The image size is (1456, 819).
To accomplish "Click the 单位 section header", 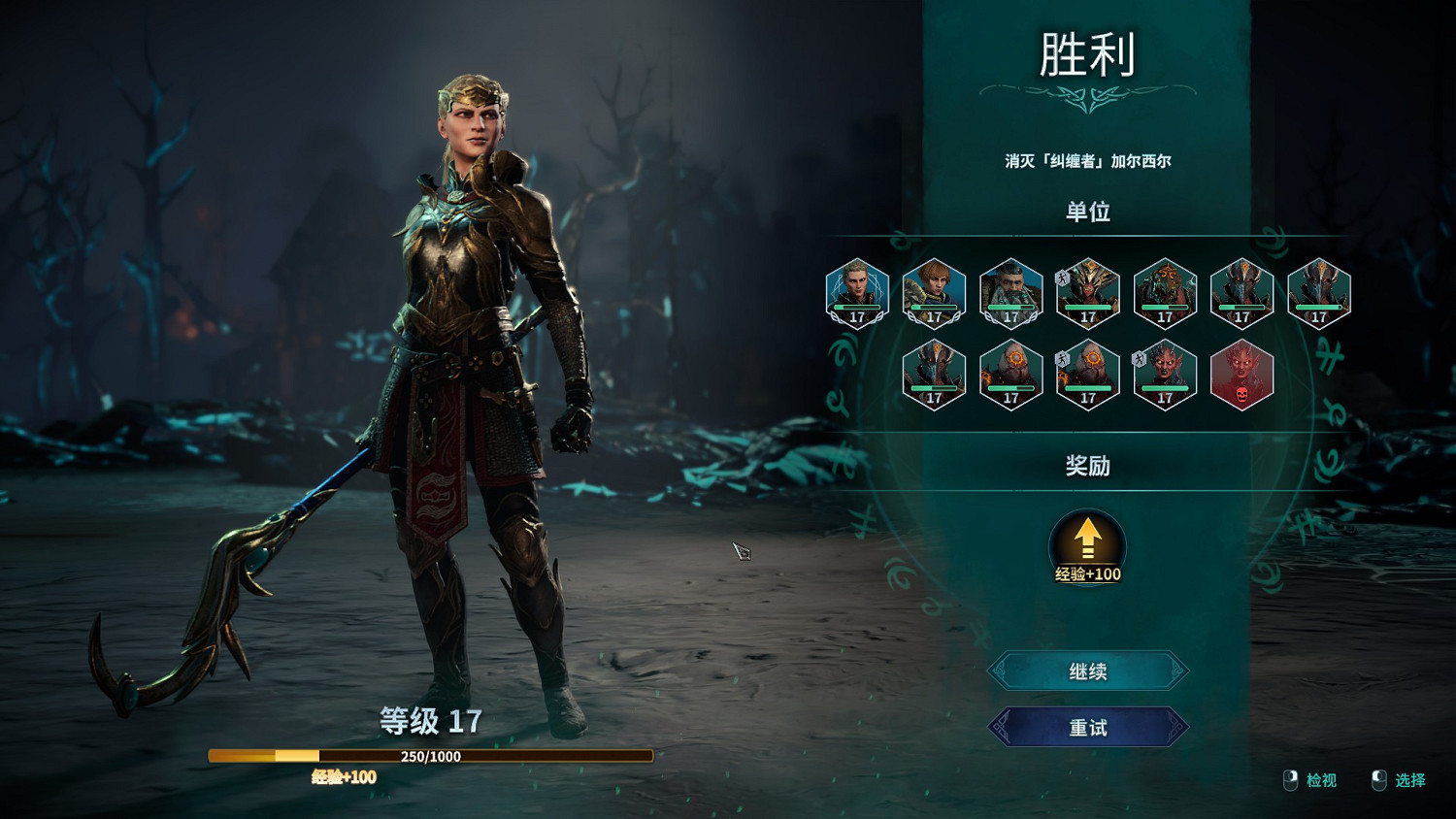I will [x=1087, y=213].
